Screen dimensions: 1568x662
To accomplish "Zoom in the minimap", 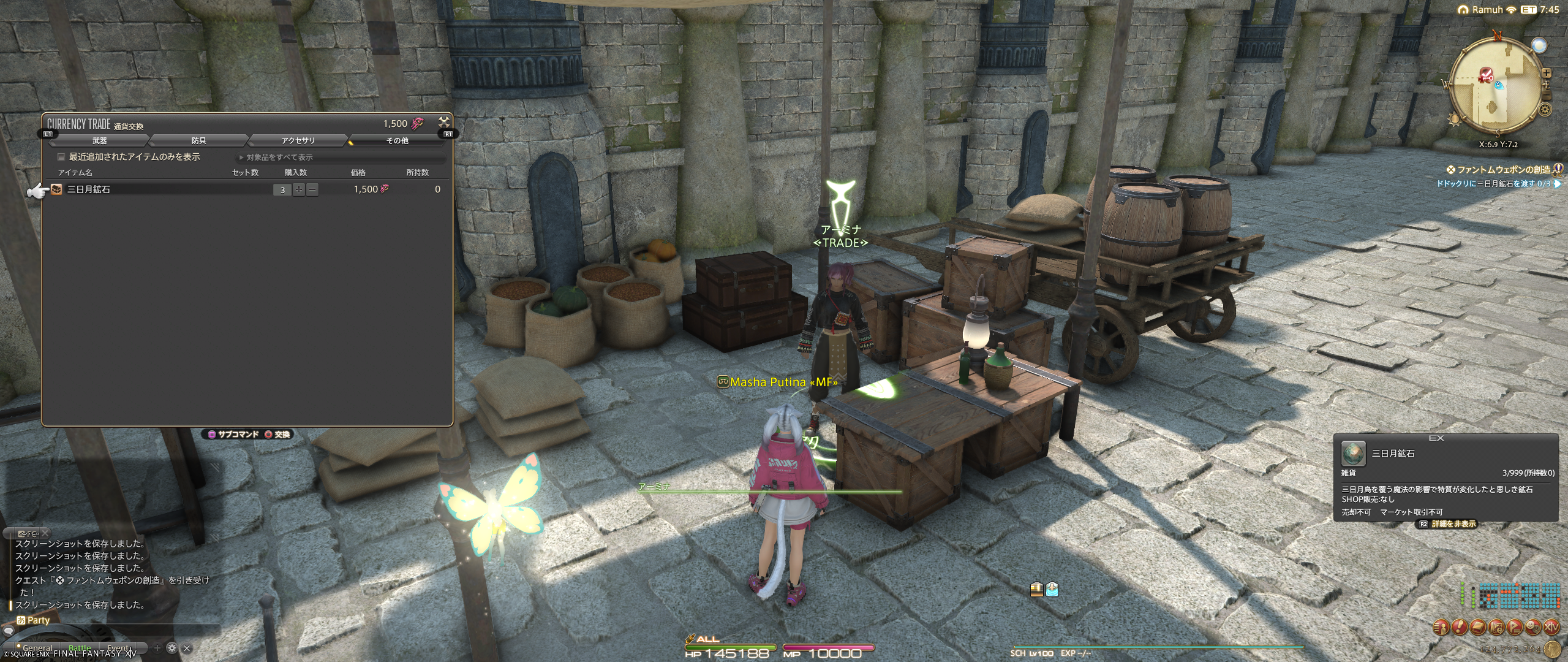I will coord(1547,73).
